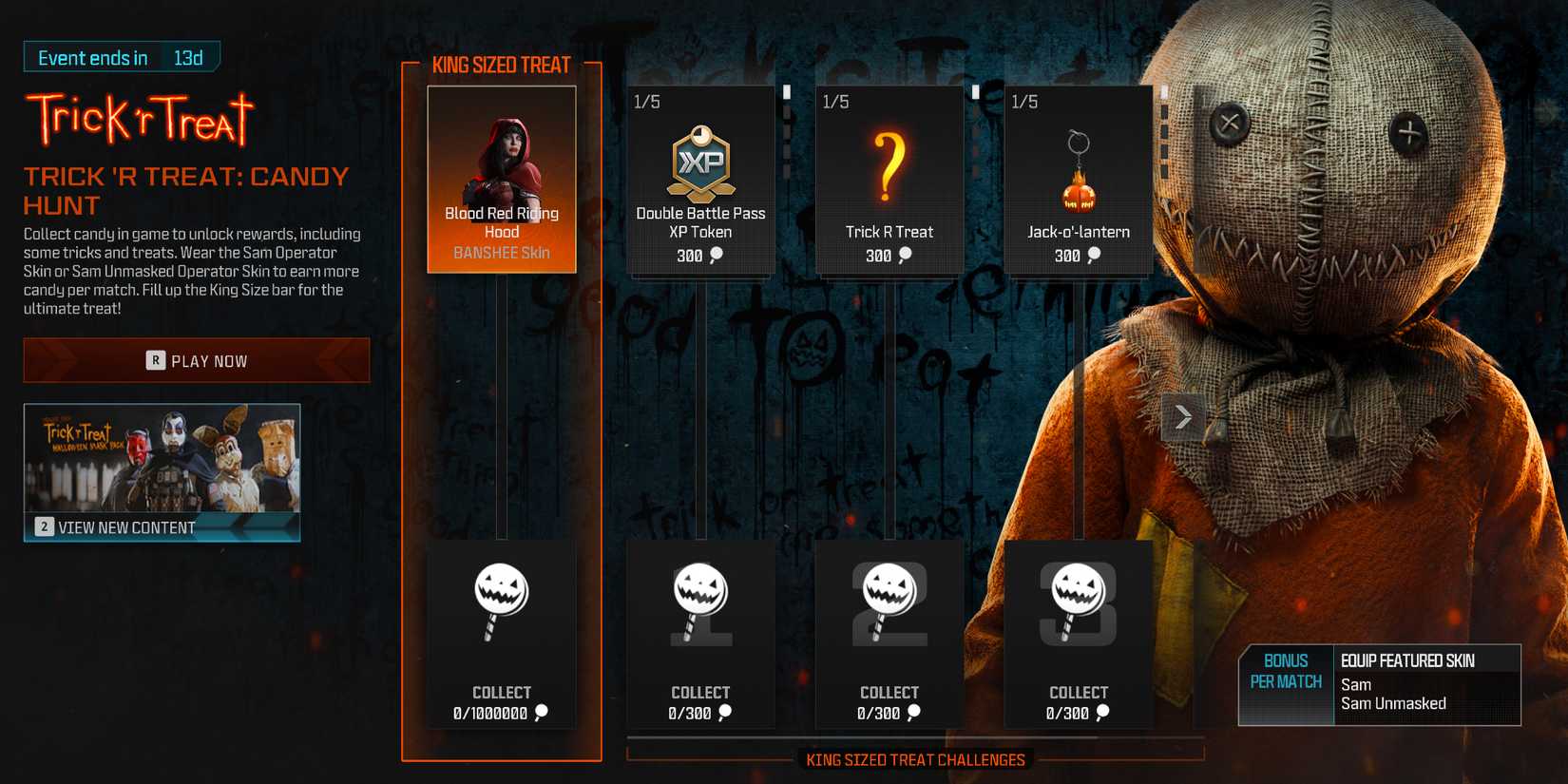Click the Event ends in 13d countdown badge
This screenshot has height=784, width=1568.
pyautogui.click(x=120, y=57)
